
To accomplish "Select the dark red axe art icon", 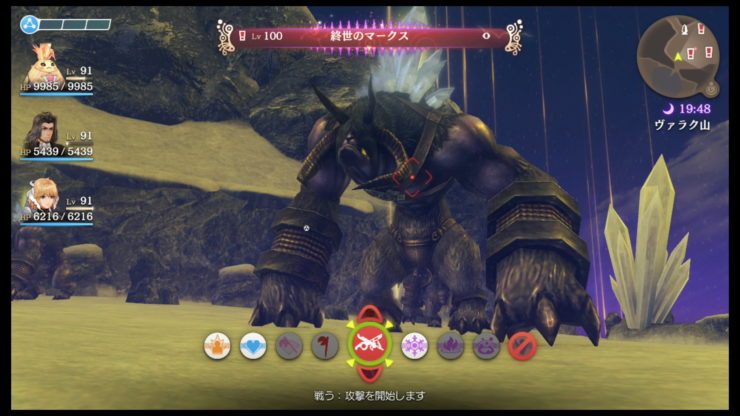I will [324, 346].
